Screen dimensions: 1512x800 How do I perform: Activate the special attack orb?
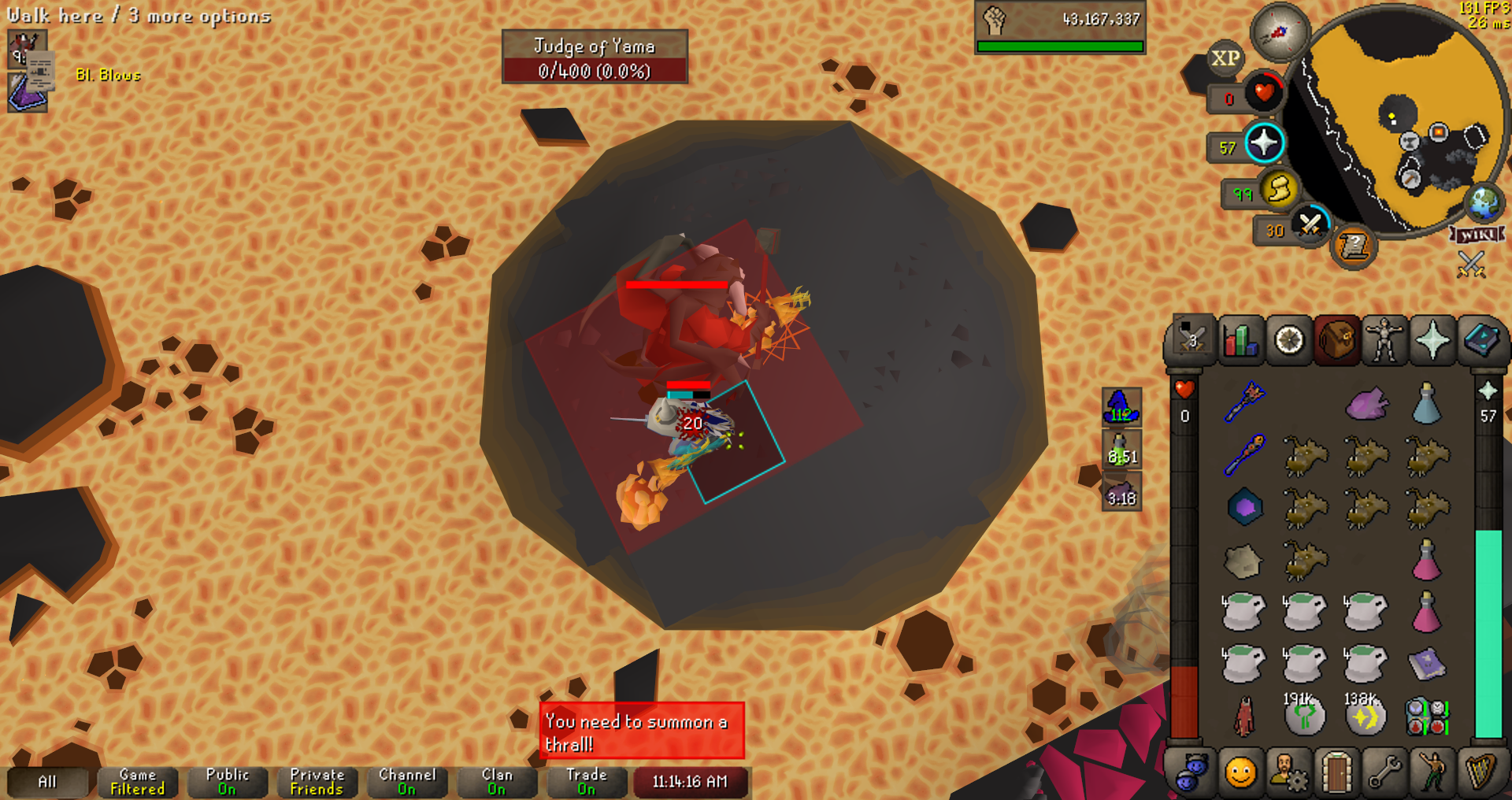click(x=1310, y=225)
